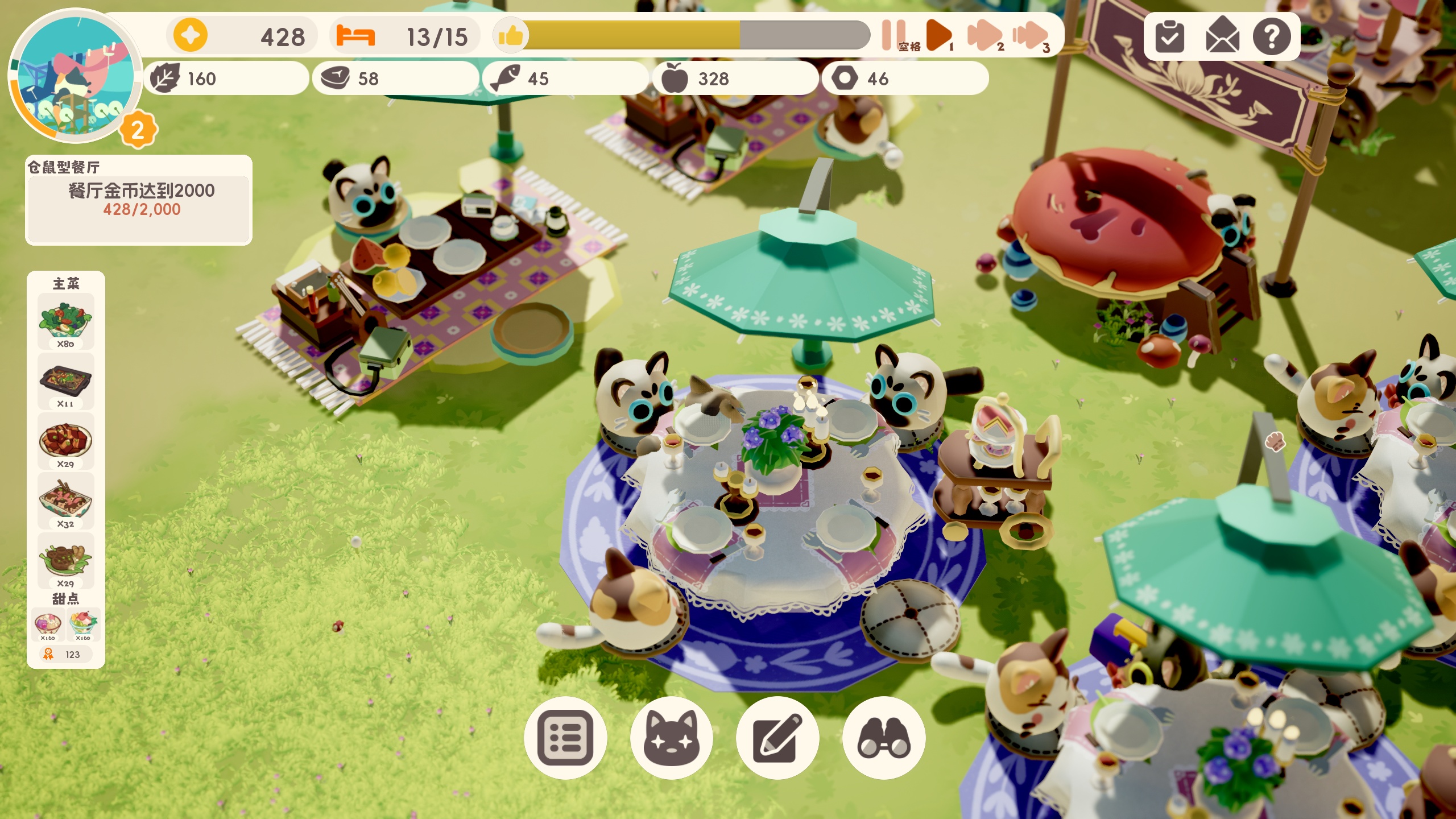
Task: Open the cat face menu
Action: [x=672, y=738]
